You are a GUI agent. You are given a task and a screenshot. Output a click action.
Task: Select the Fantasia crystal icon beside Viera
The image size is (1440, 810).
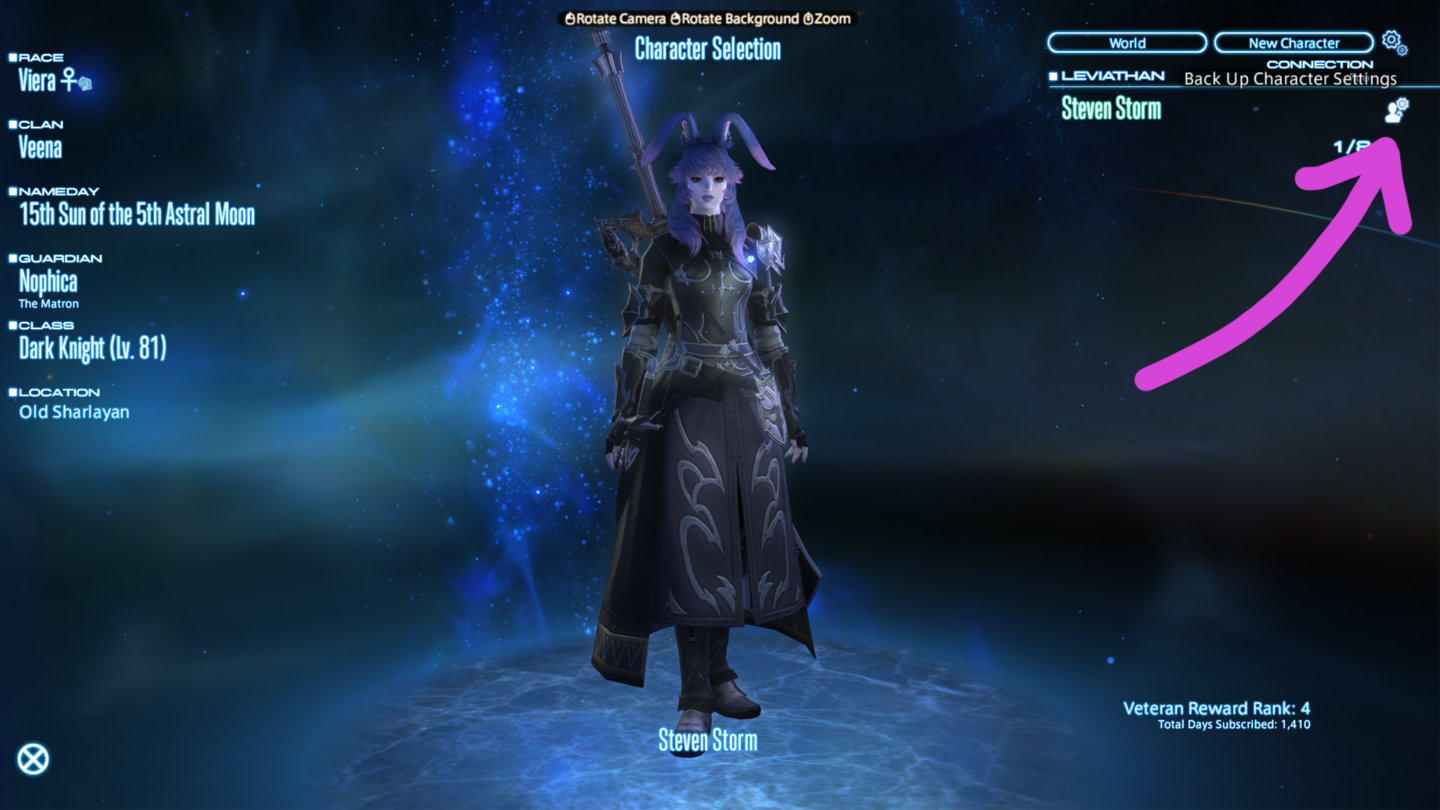pos(86,83)
